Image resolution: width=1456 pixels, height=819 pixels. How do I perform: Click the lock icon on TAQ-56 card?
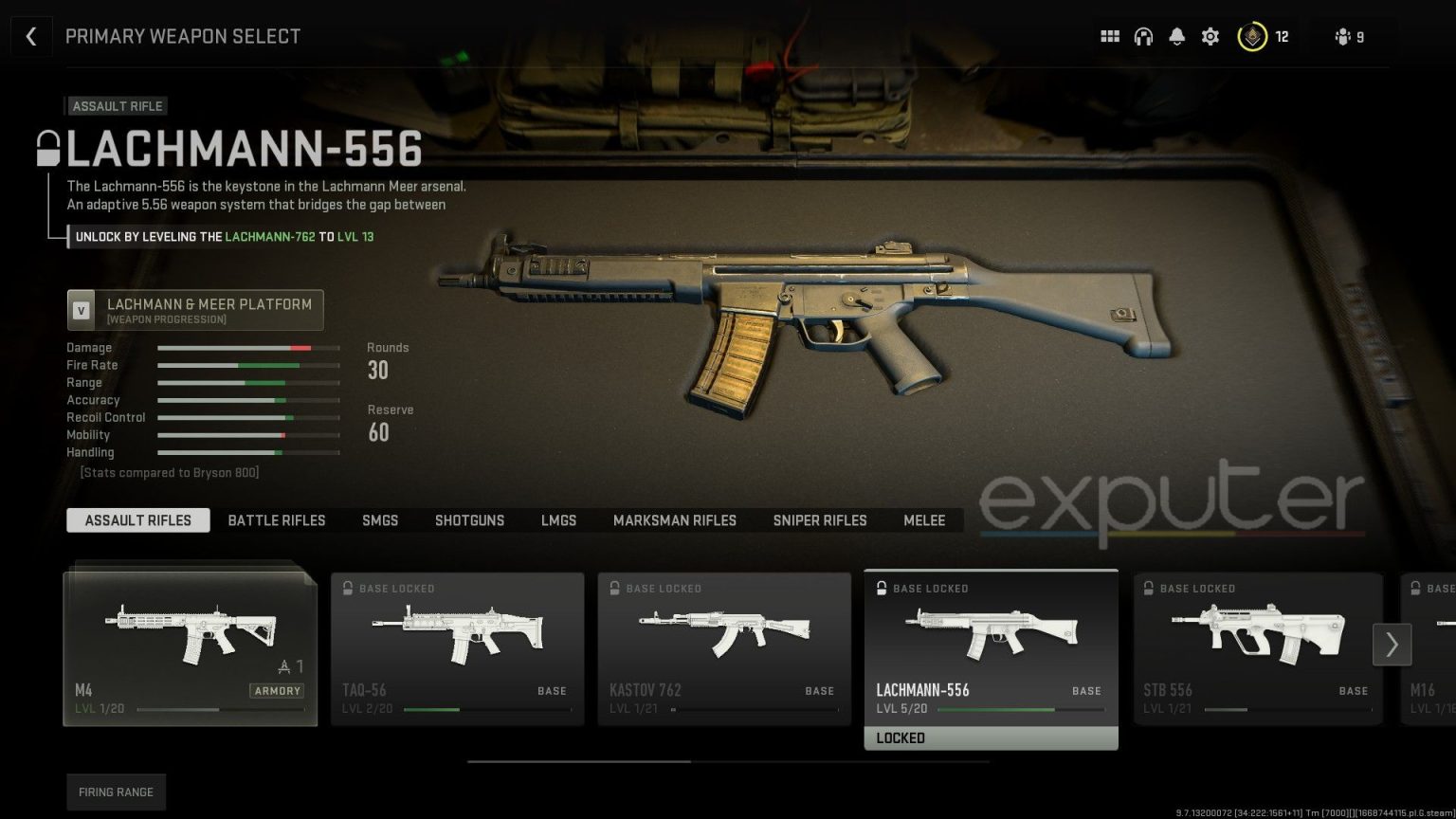347,588
